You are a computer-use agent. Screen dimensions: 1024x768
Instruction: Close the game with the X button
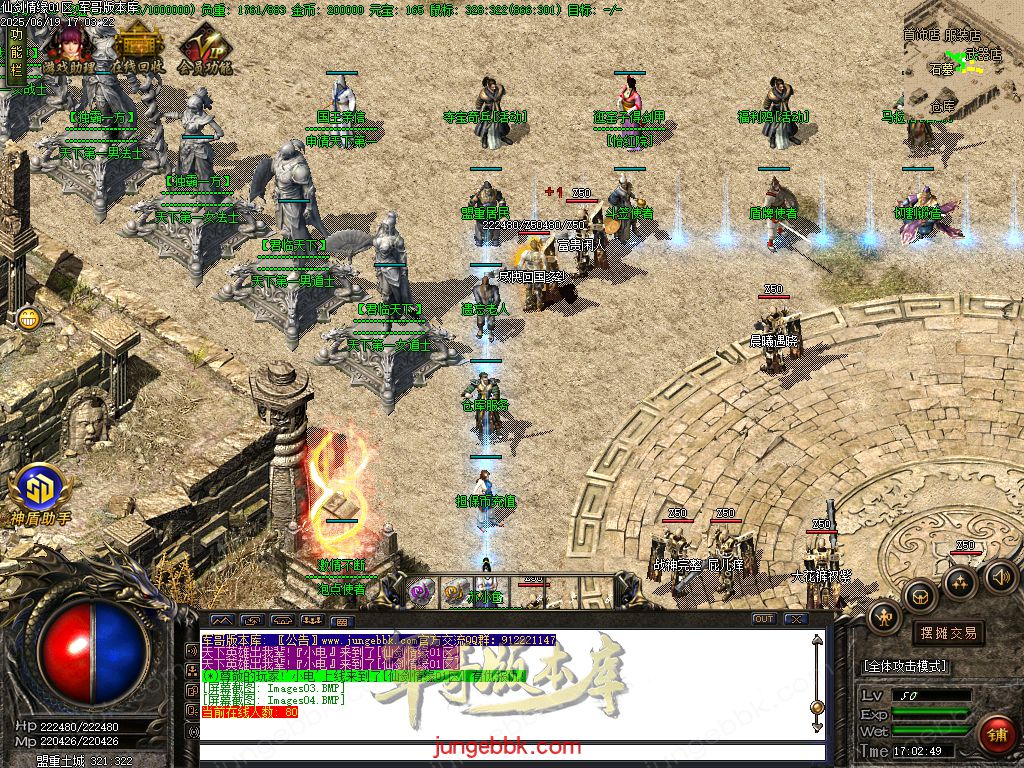[796, 619]
